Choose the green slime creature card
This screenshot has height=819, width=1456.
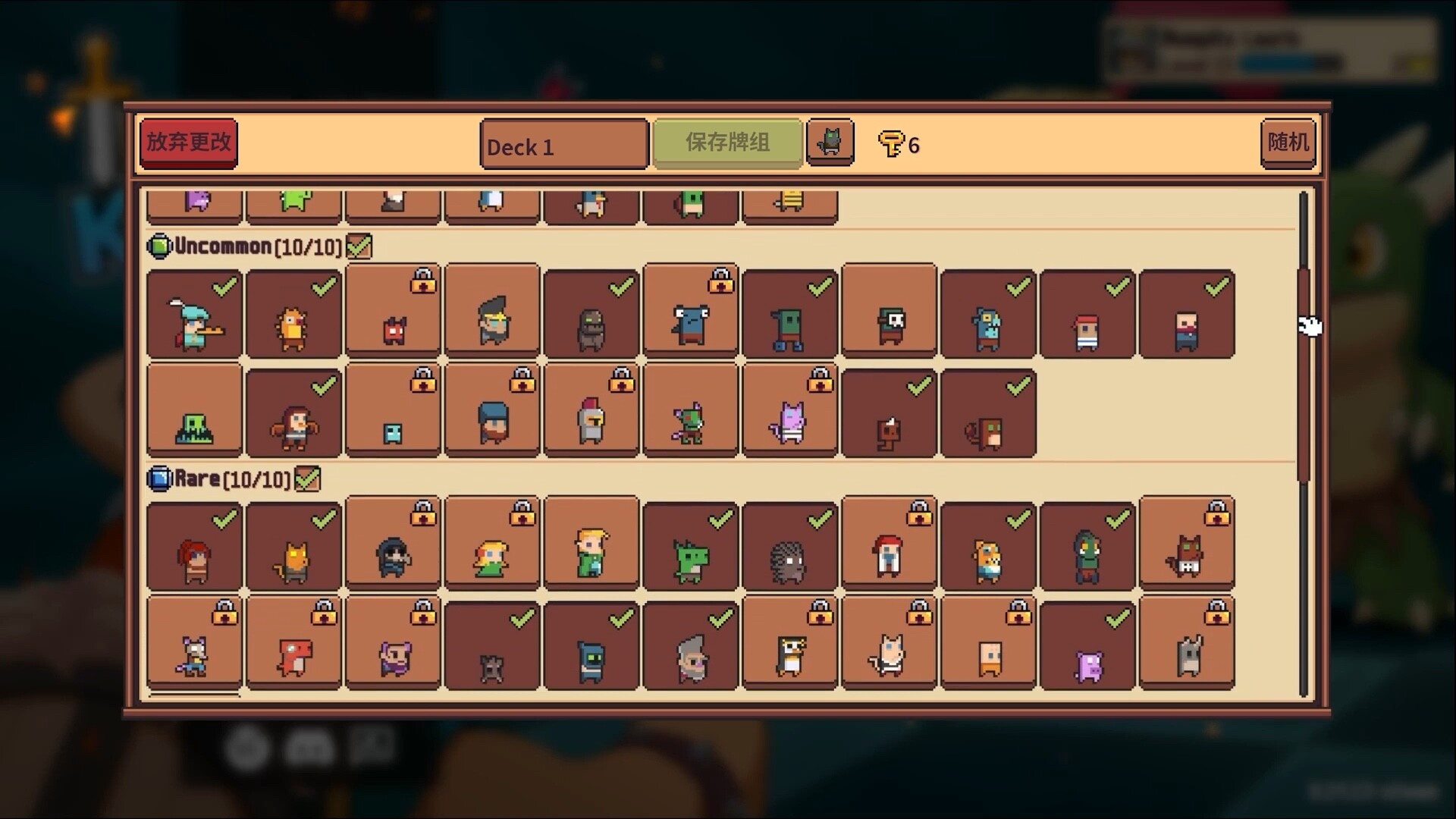click(x=194, y=412)
